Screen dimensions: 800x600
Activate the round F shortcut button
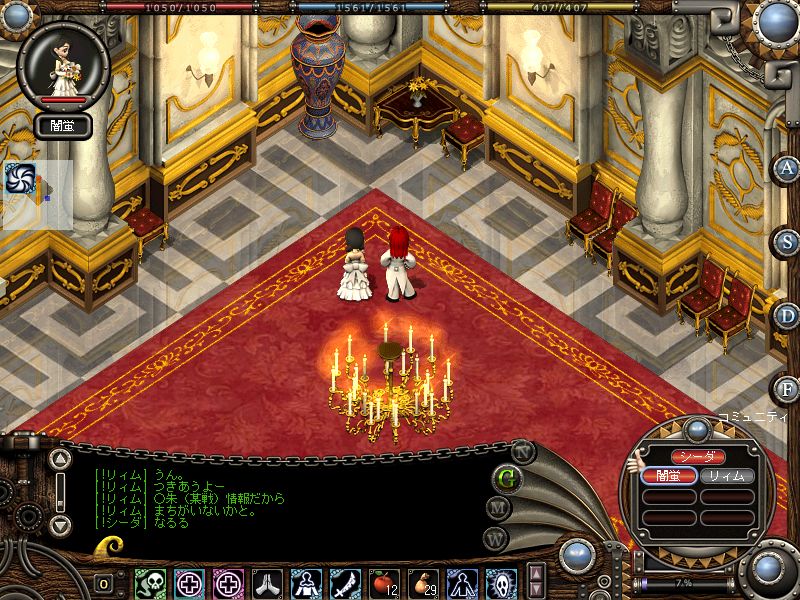click(x=787, y=387)
